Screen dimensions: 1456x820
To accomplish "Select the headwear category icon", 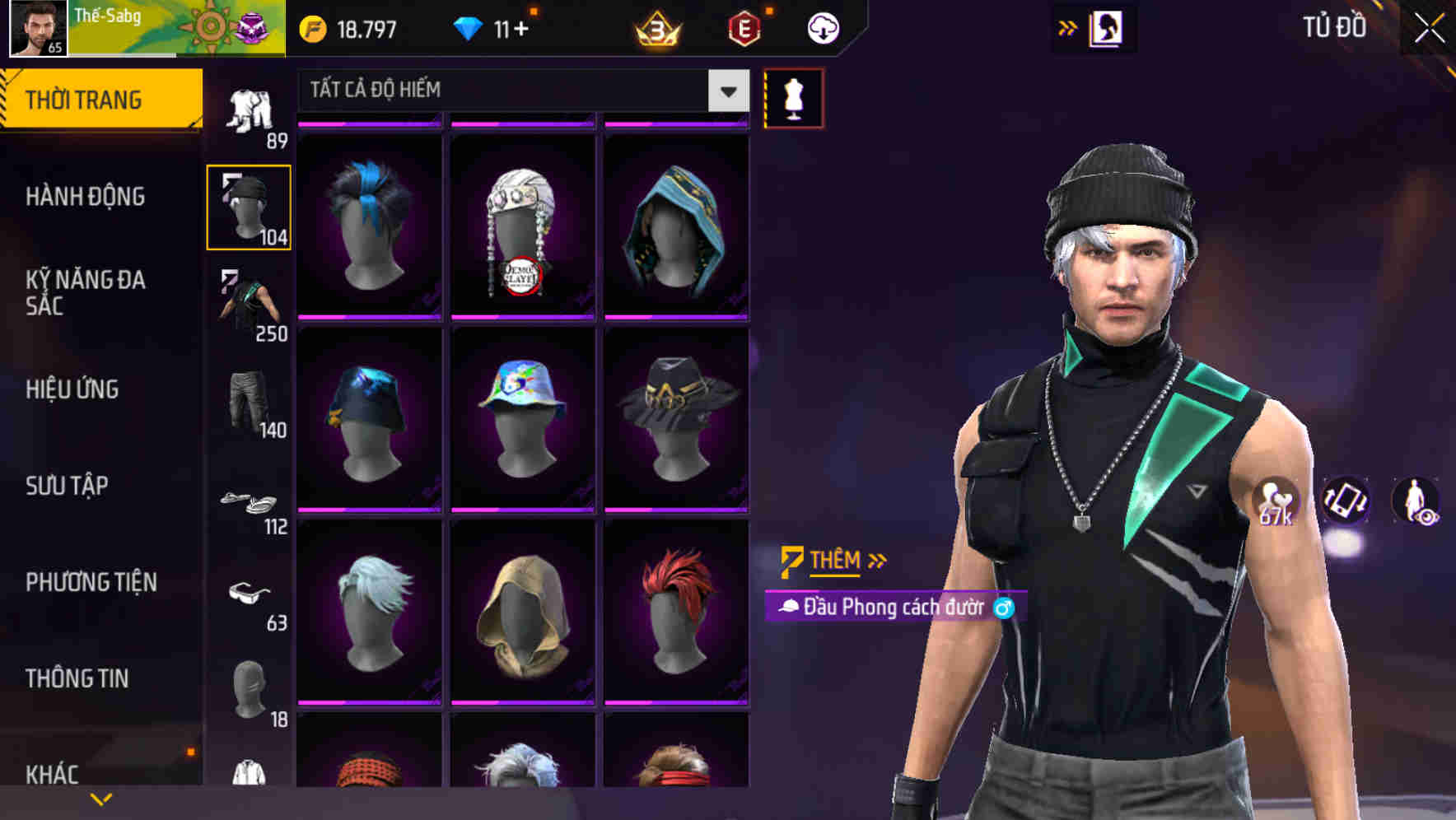I will point(250,204).
